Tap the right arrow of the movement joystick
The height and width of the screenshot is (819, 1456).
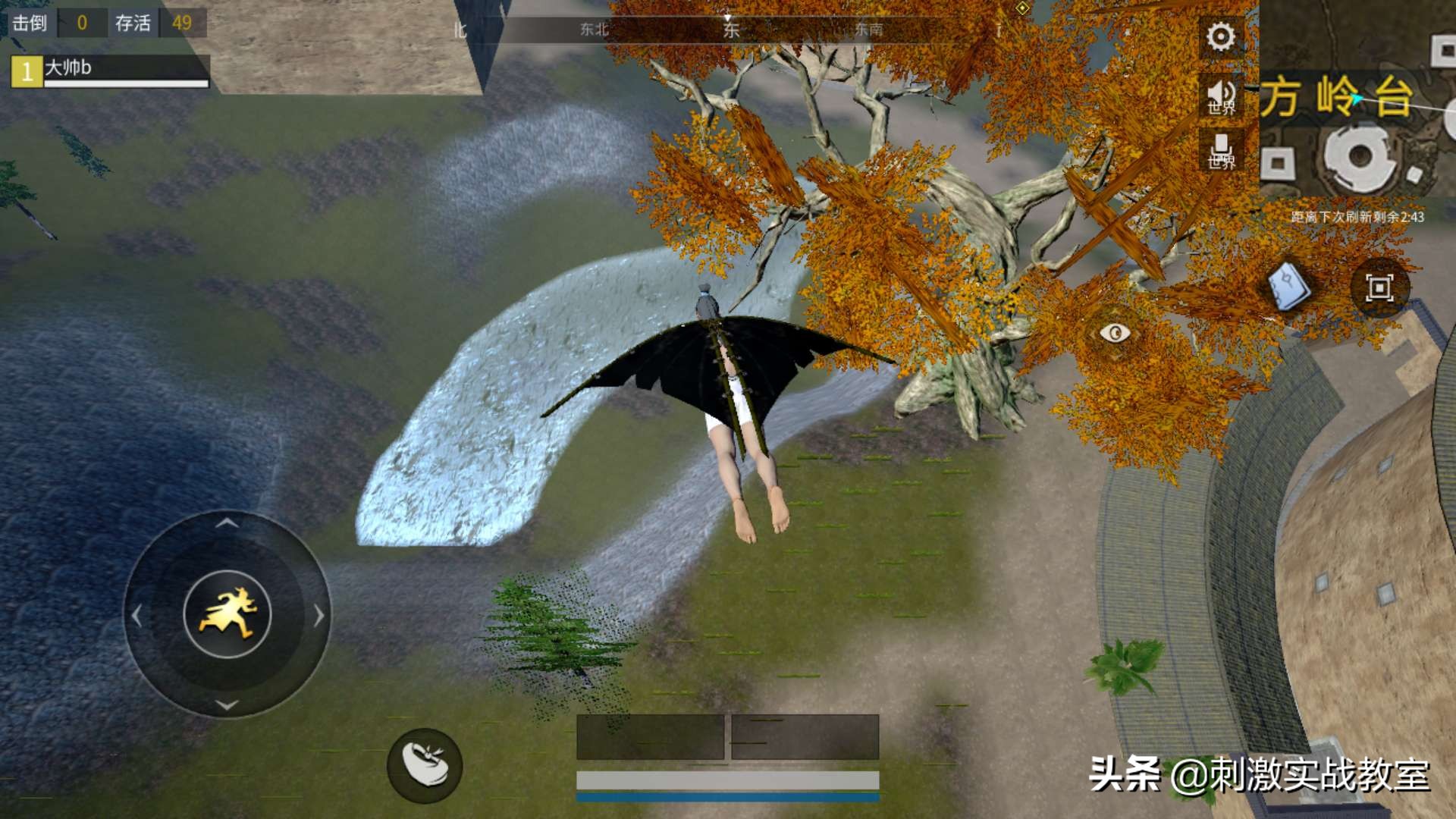317,617
